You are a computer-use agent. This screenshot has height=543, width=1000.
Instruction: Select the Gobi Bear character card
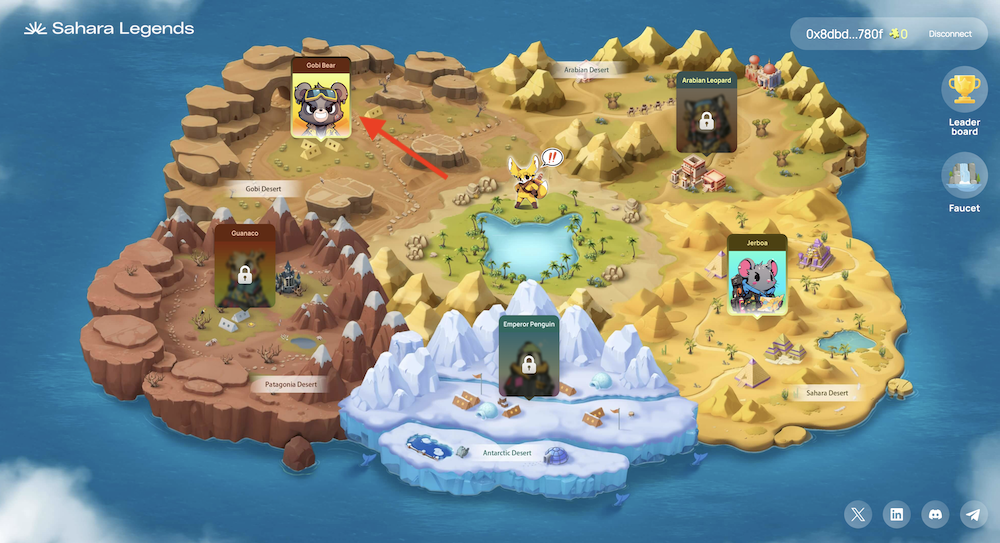tap(320, 98)
